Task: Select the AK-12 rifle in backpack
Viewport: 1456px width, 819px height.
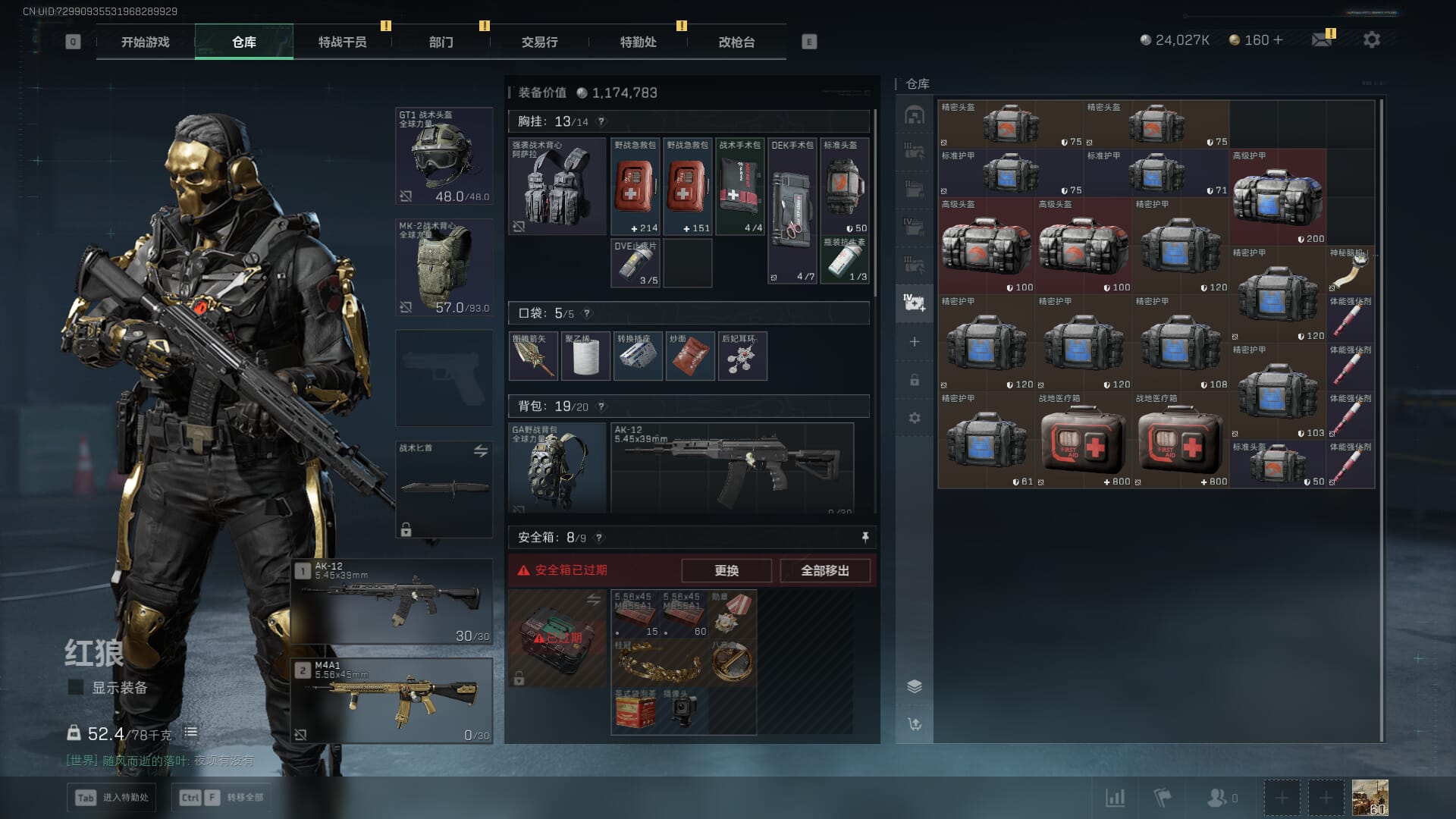Action: point(732,467)
